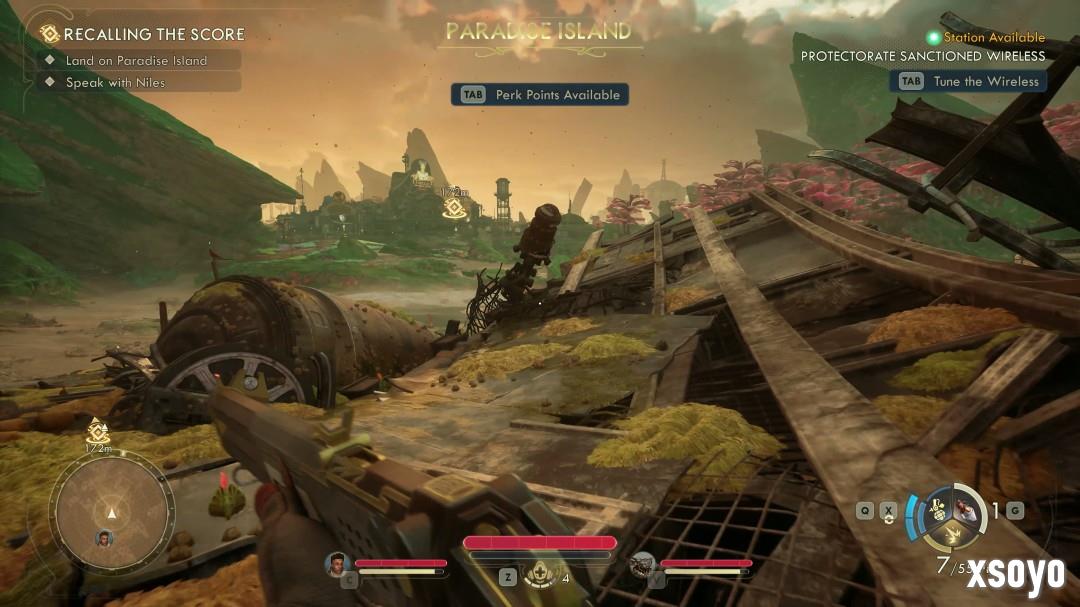This screenshot has height=607, width=1080.
Task: Select the human companion portrait
Action: 337,564
